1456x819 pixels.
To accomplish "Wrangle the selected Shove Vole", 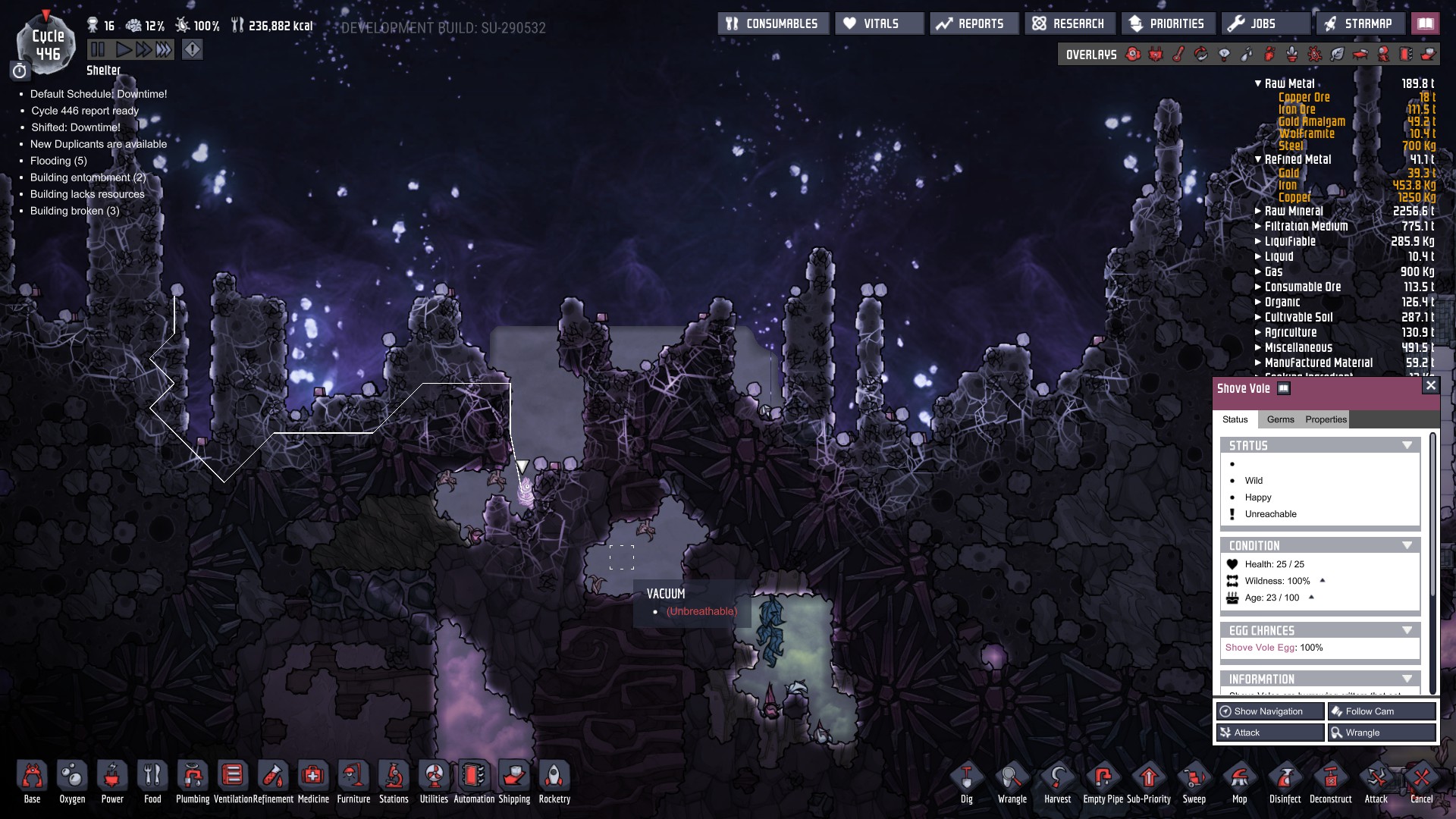I will 1382,733.
